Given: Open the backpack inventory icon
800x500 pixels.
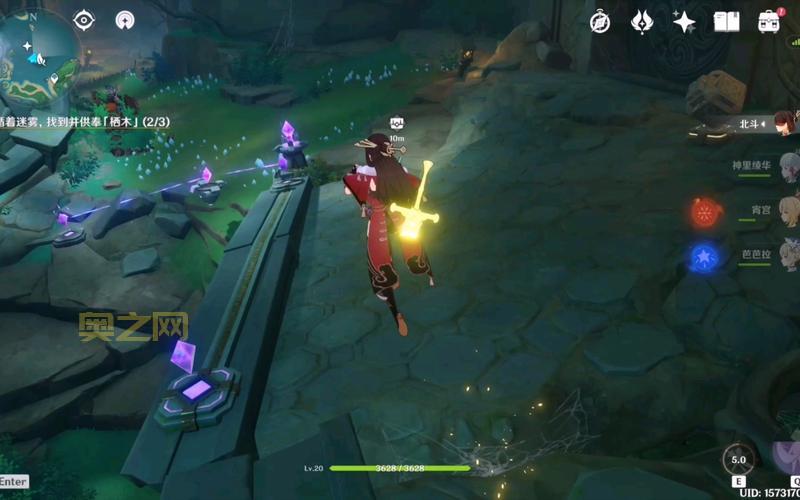Looking at the screenshot, I should click(x=769, y=21).
